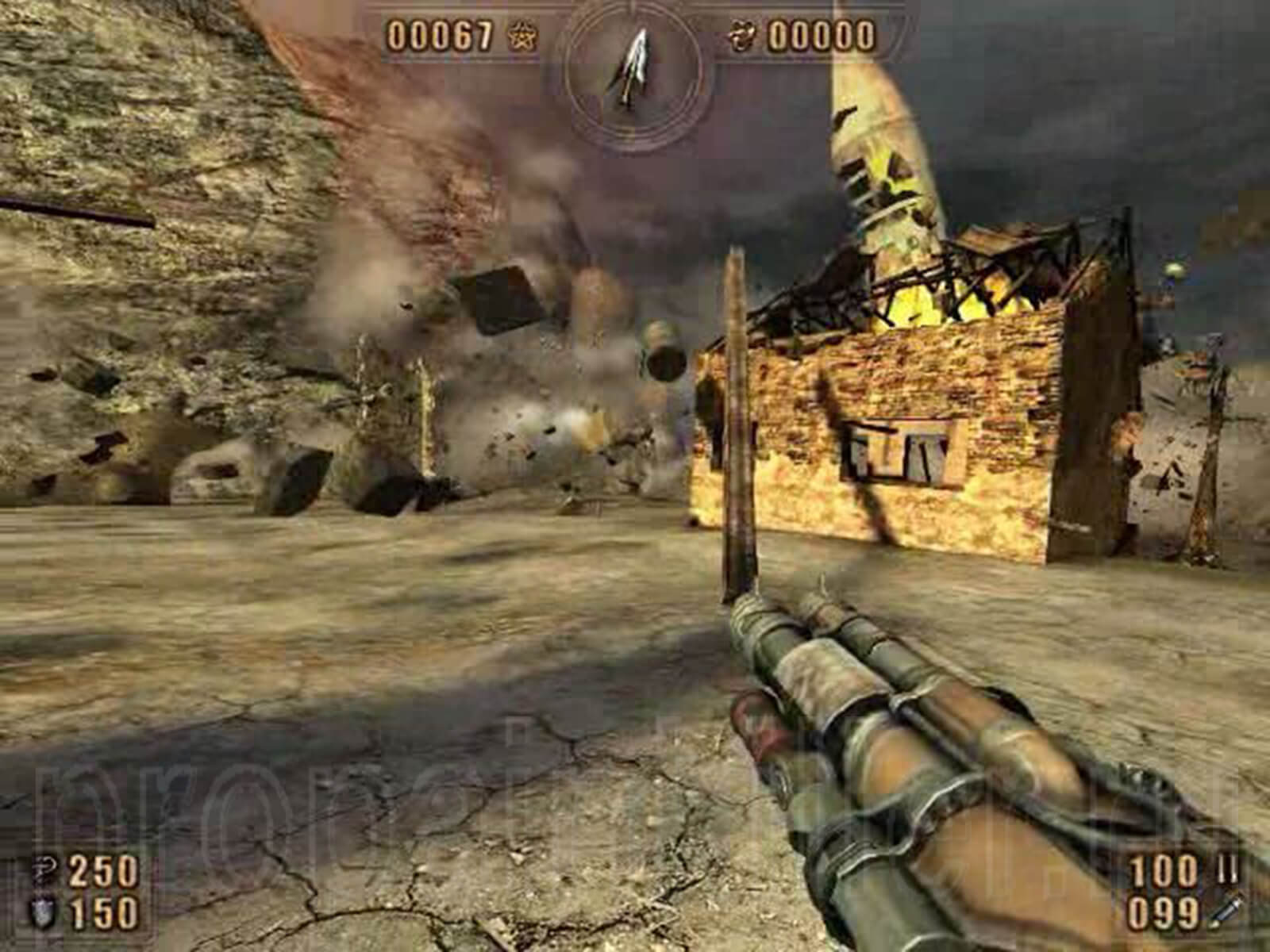Click the health cross icon
Image resolution: width=1270 pixels, height=952 pixels.
pyautogui.click(x=40, y=872)
